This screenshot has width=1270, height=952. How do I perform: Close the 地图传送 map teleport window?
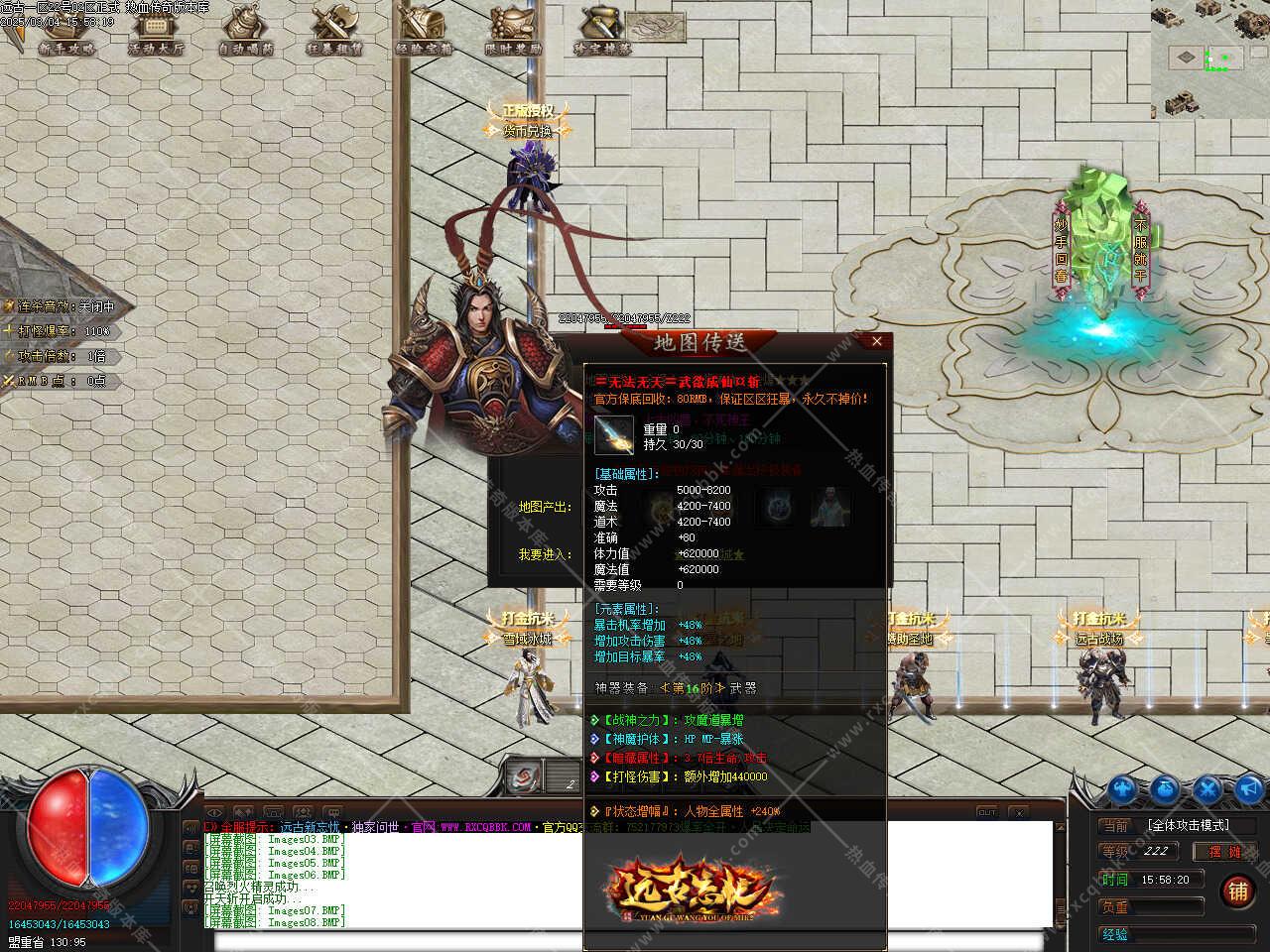(876, 341)
